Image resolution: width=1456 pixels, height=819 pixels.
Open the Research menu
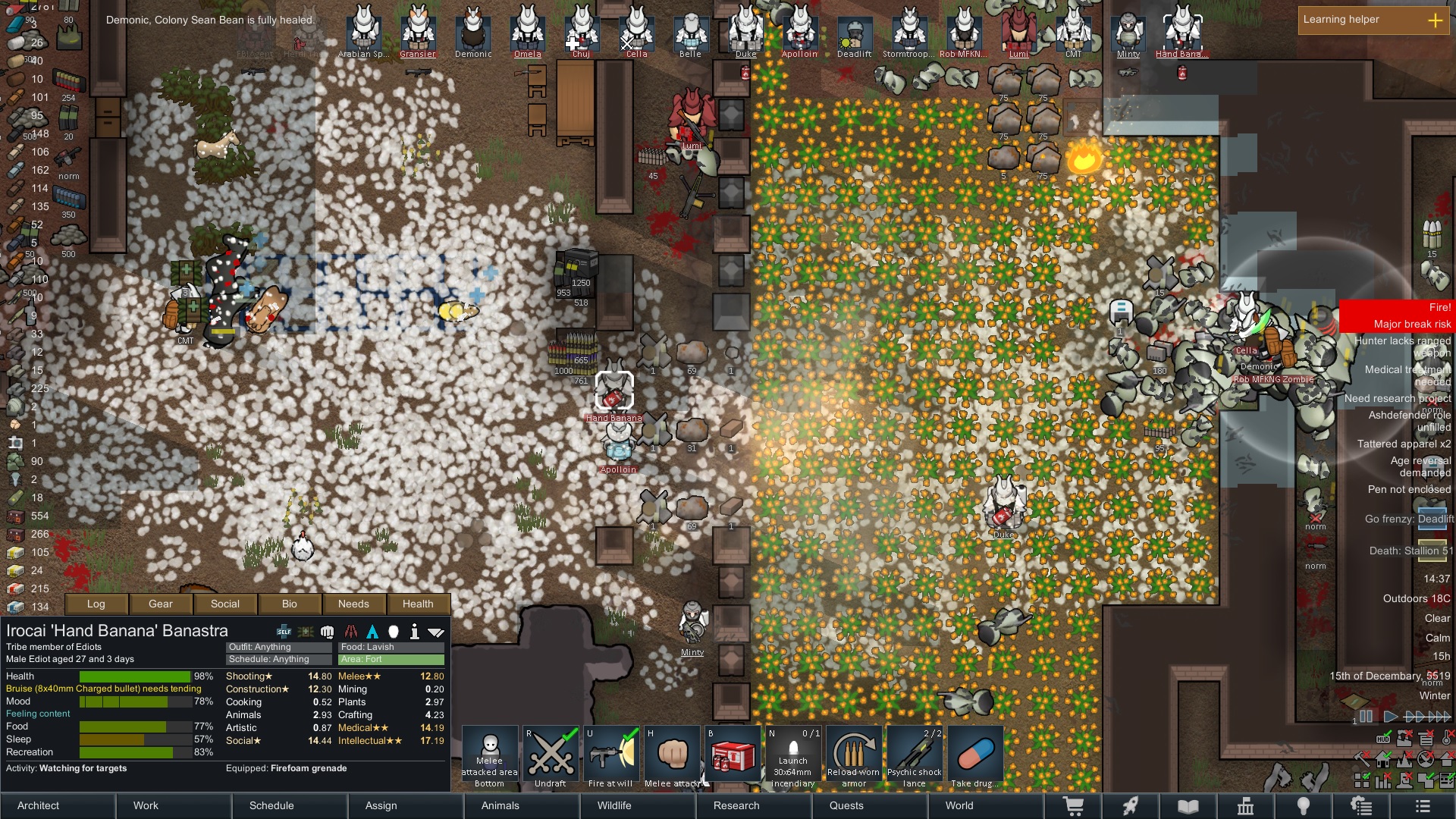click(736, 805)
